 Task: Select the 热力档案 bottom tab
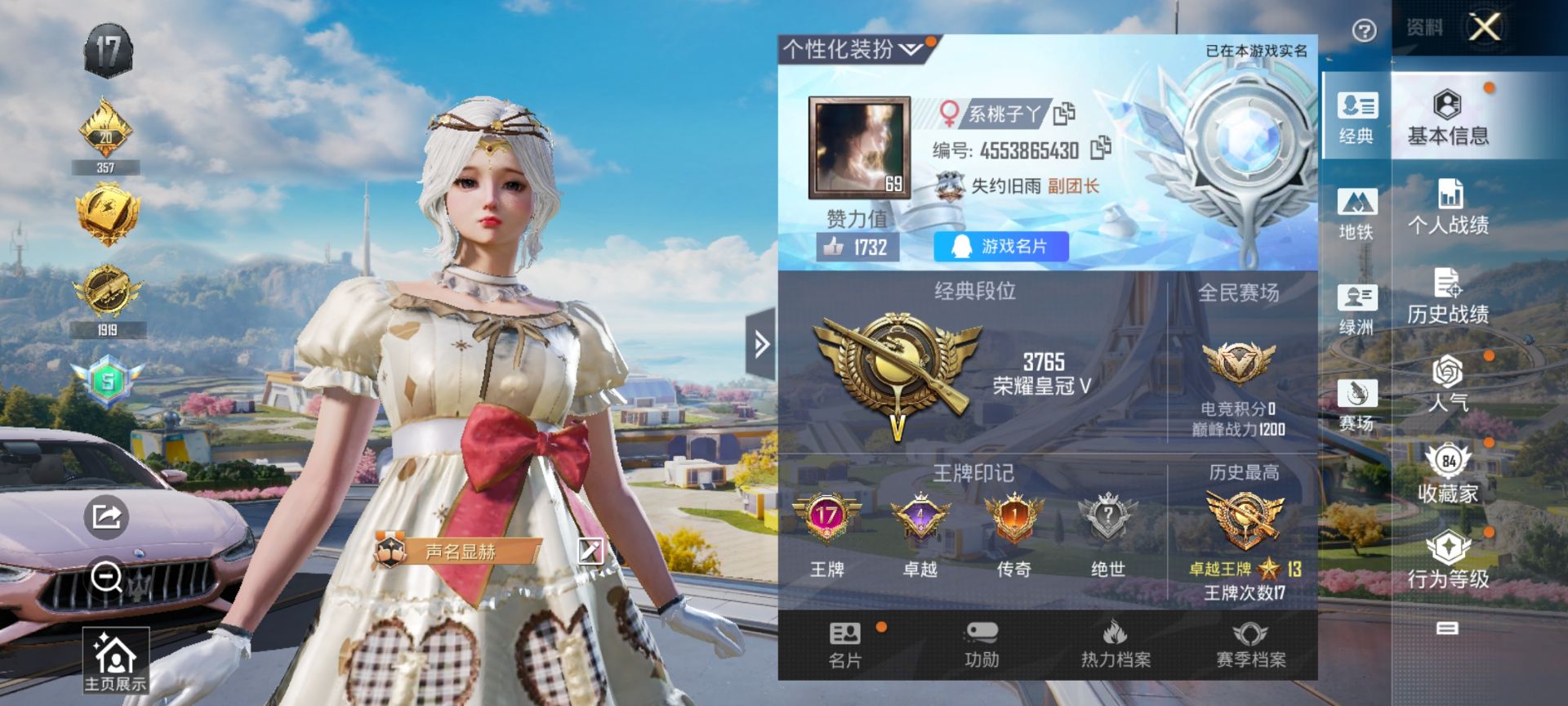coord(1116,645)
